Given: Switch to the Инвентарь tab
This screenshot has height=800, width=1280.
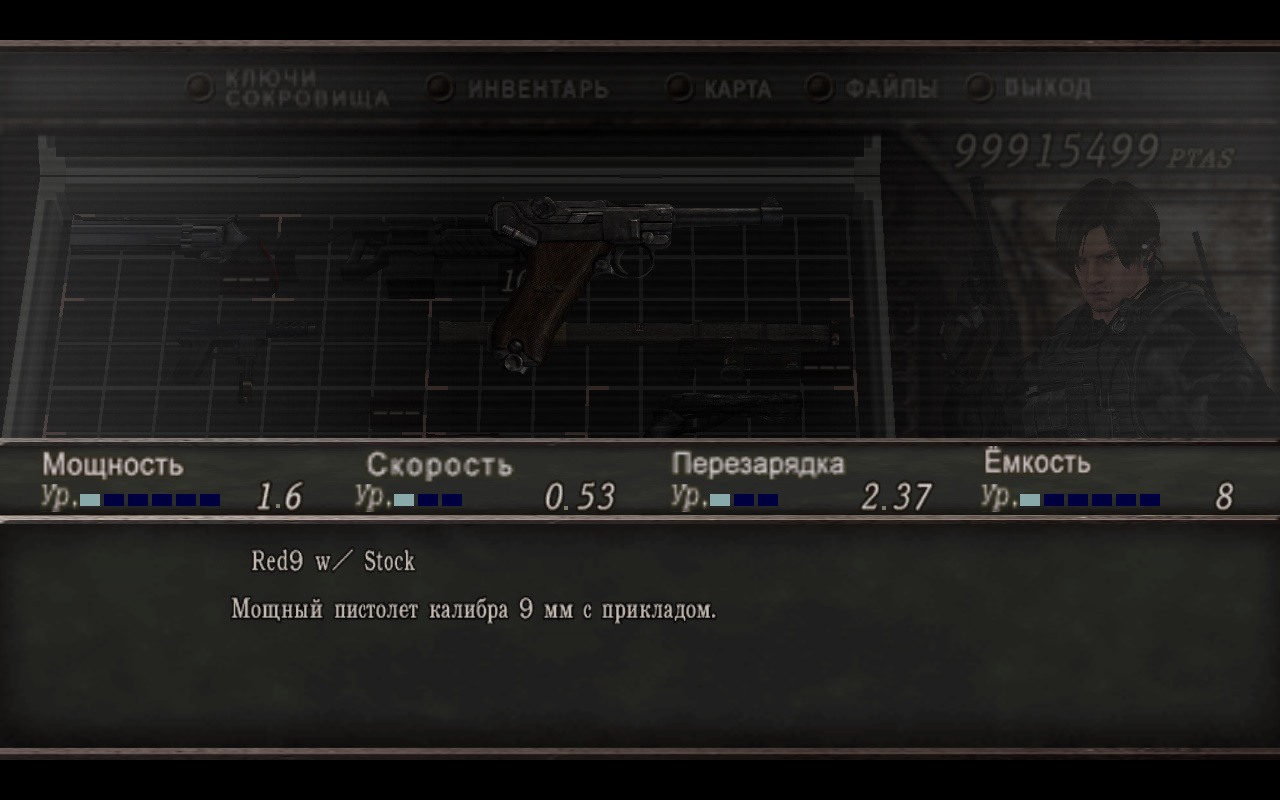Looking at the screenshot, I should (537, 89).
